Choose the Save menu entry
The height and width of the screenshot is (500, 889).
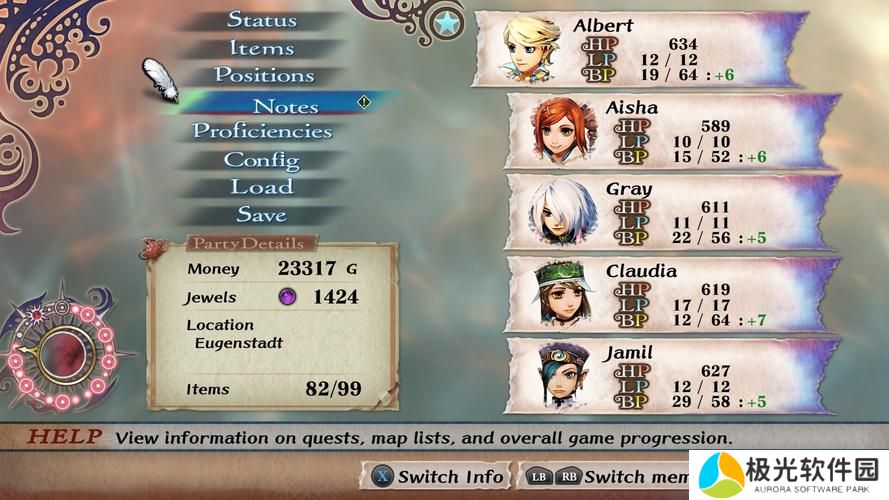[261, 214]
